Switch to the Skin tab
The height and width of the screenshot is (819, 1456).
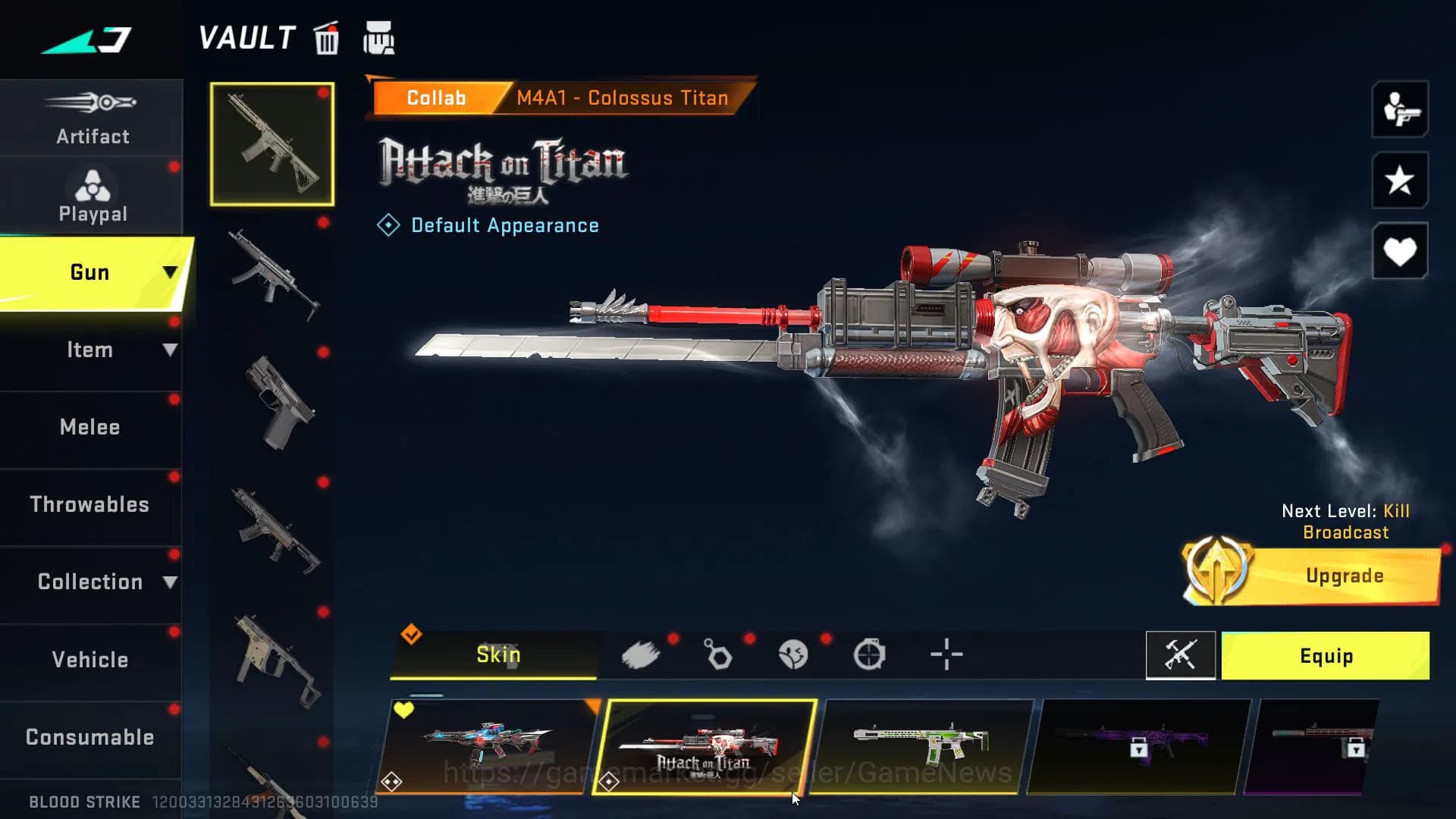[497, 654]
